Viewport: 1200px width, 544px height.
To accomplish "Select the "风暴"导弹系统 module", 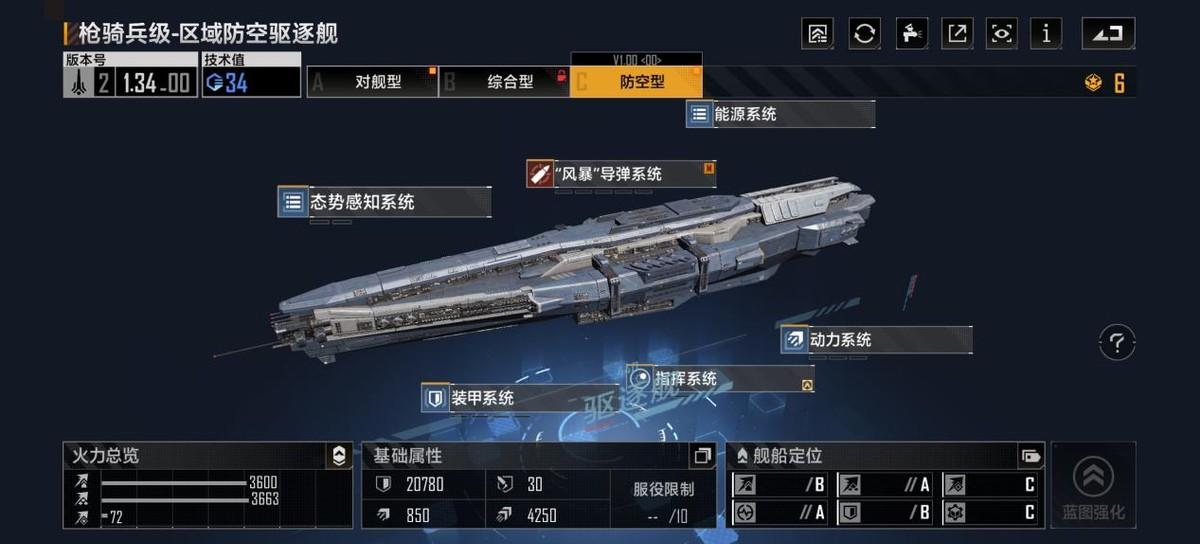I will click(620, 173).
